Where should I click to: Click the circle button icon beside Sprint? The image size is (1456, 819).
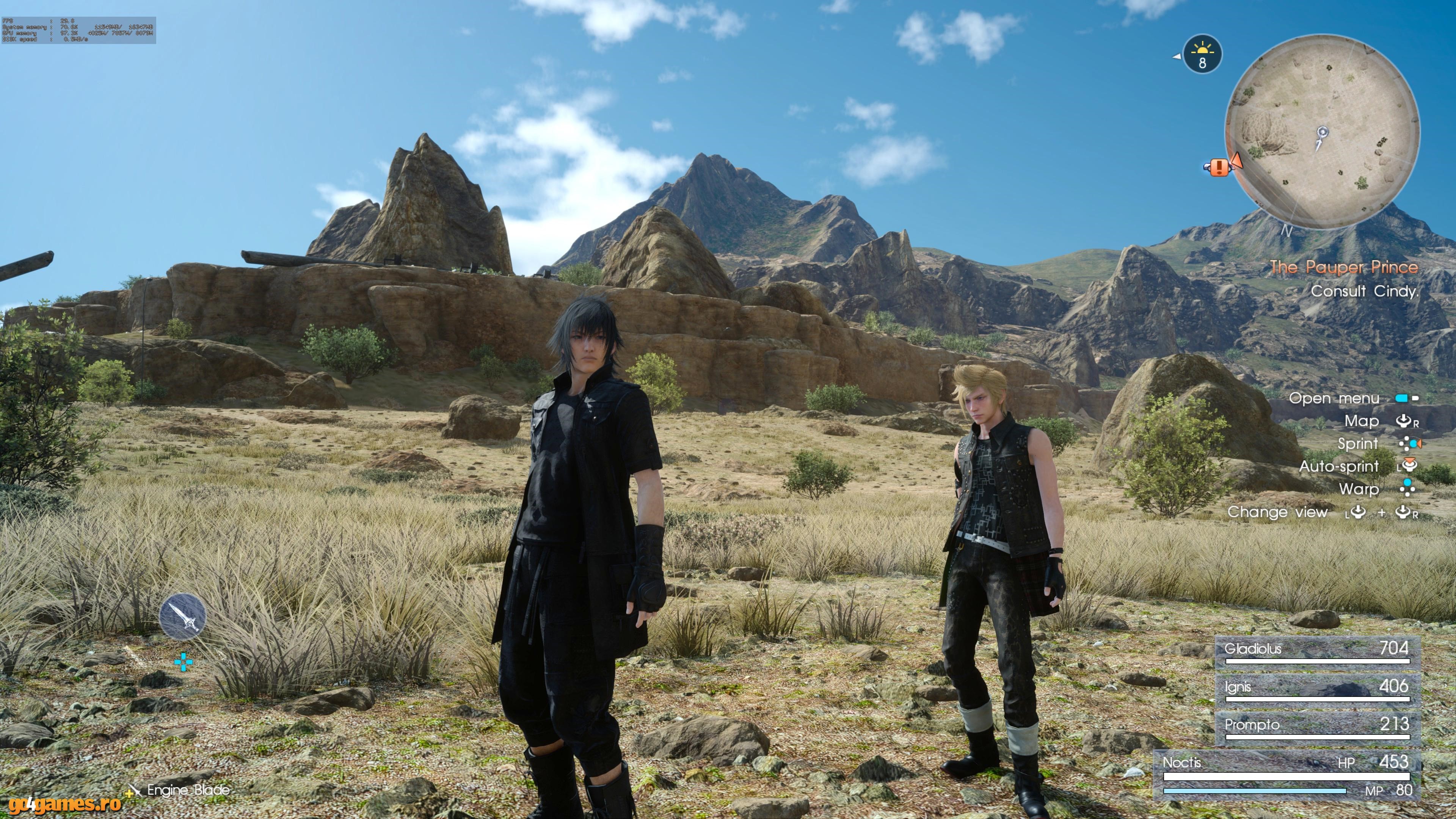1412,444
